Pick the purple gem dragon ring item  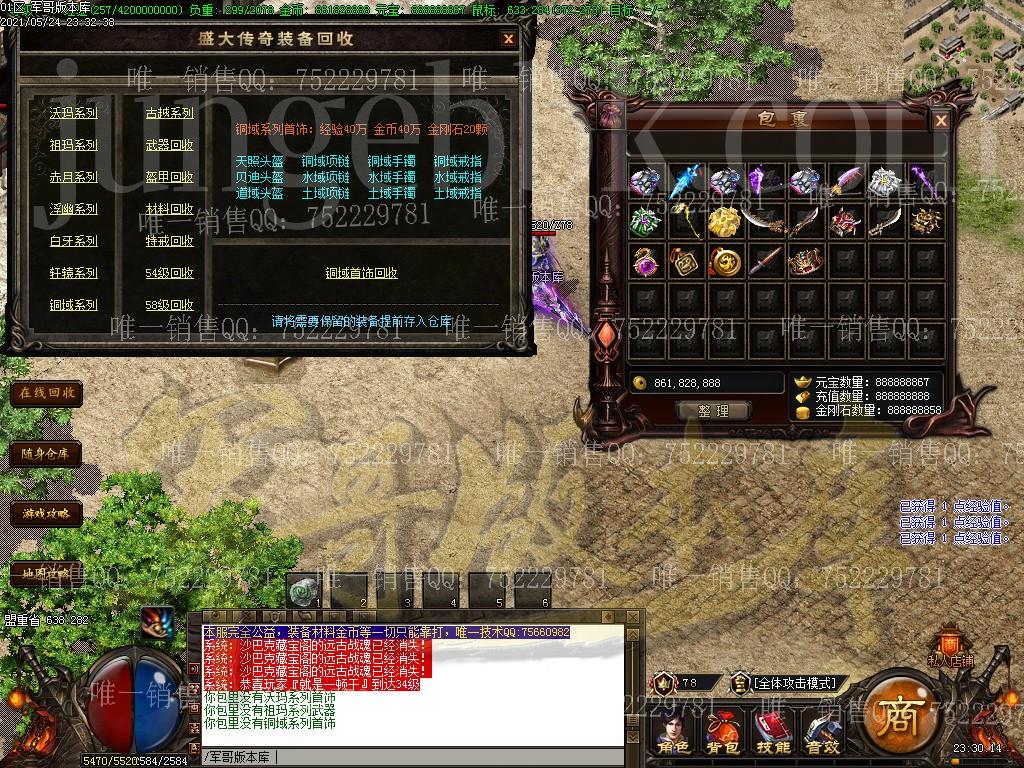point(645,262)
